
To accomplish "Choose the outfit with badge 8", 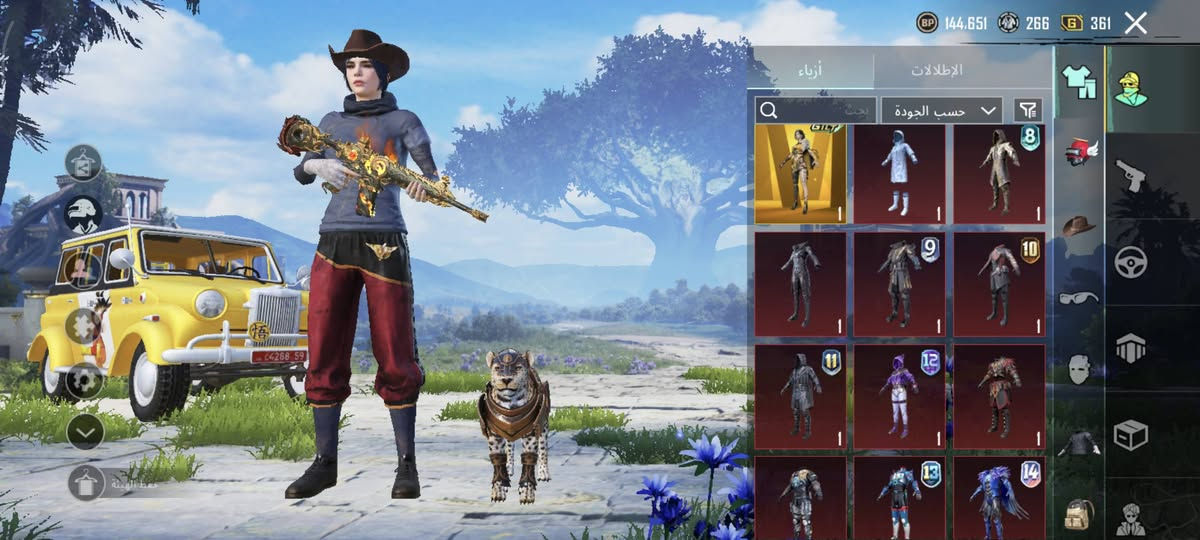I will [x=999, y=173].
